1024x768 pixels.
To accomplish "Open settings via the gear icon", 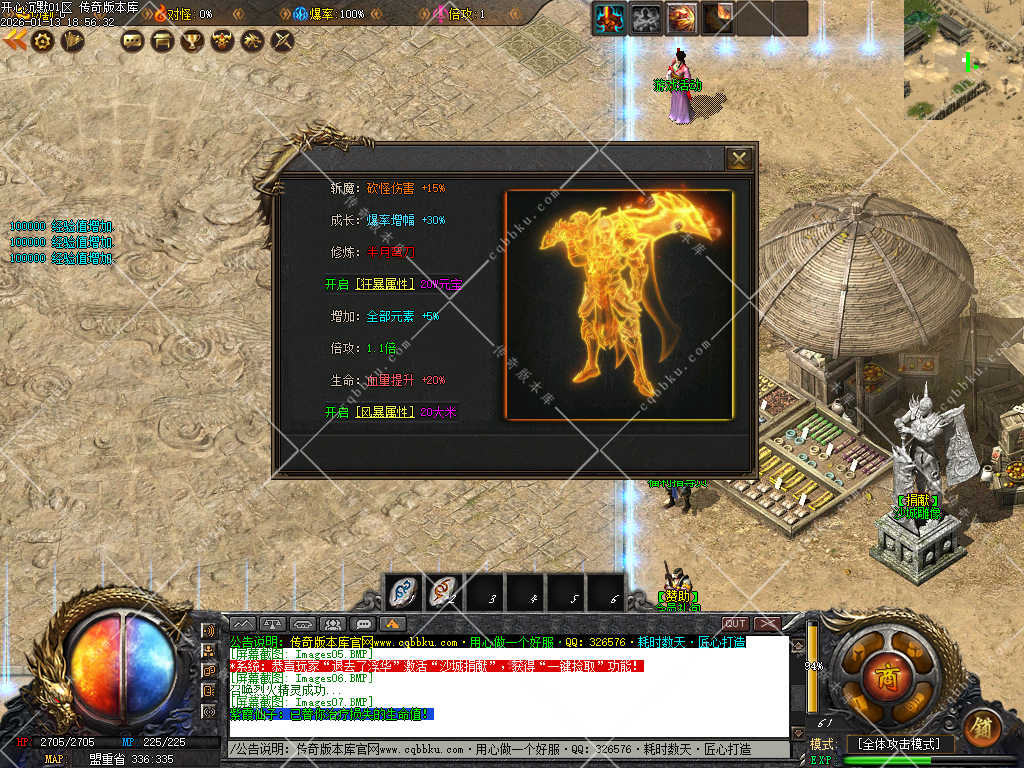I will click(x=42, y=40).
